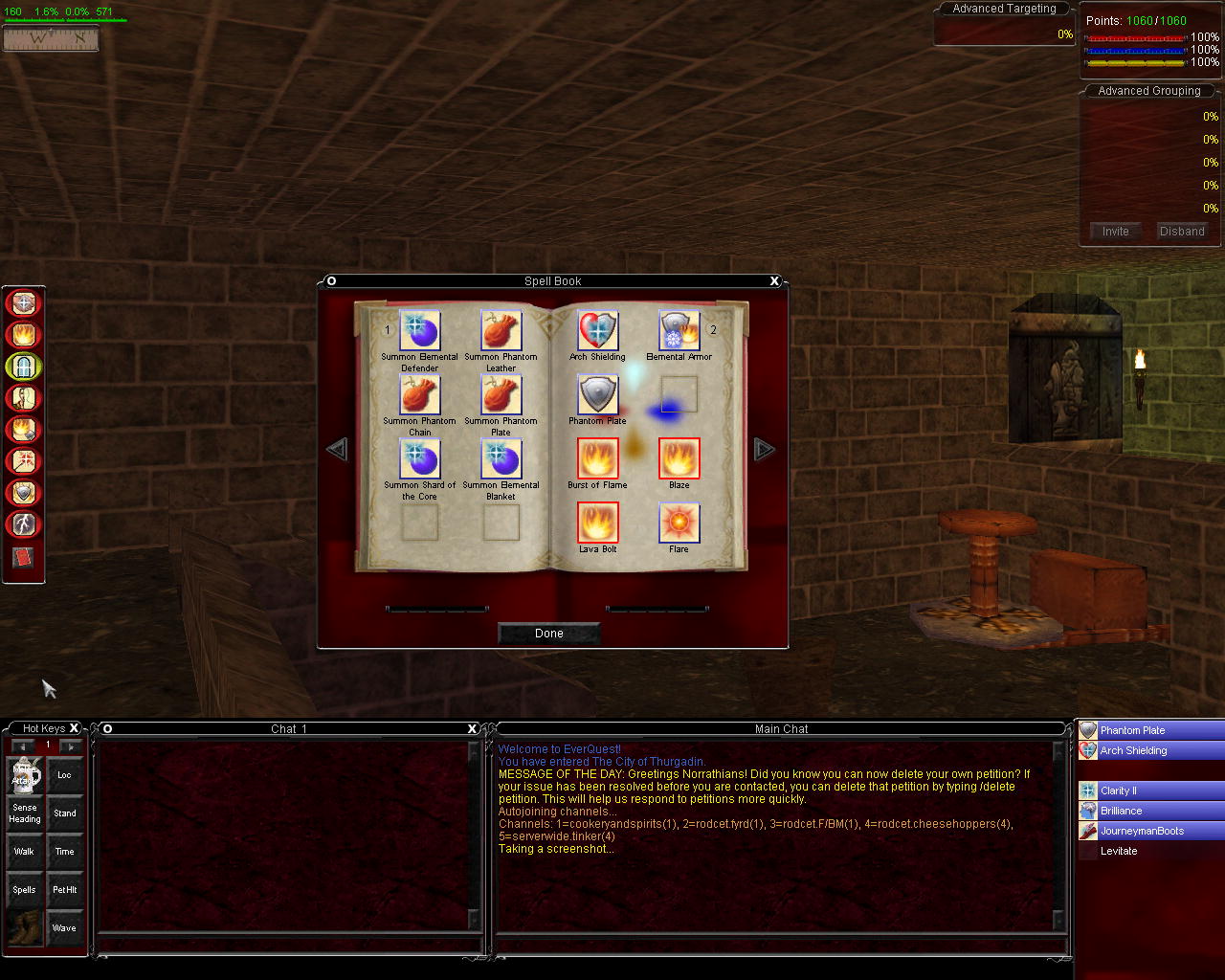
Task: Close the Hot Keys window
Action: 74,729
